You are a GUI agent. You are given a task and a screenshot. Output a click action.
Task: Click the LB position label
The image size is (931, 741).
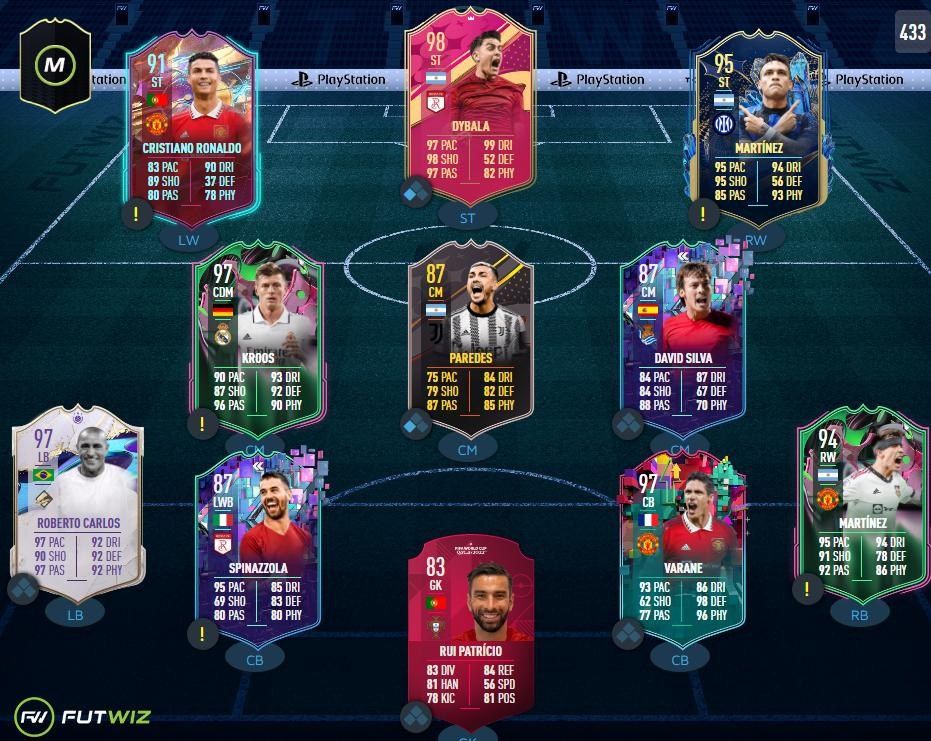tap(75, 615)
